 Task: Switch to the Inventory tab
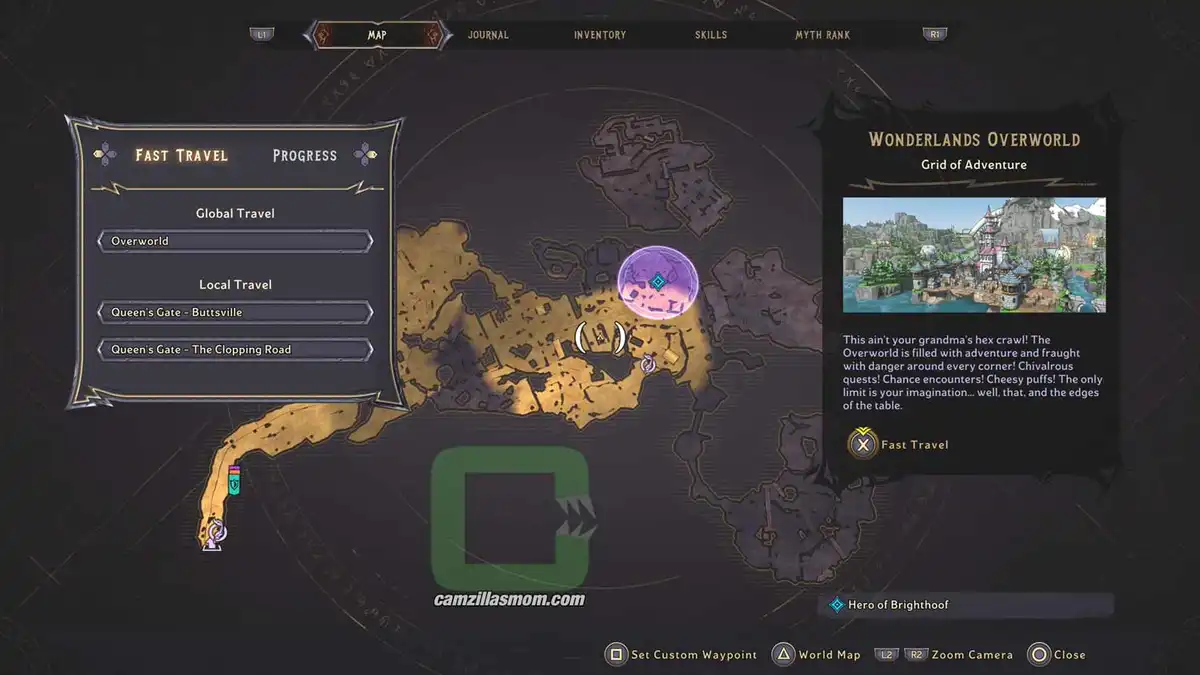point(600,35)
